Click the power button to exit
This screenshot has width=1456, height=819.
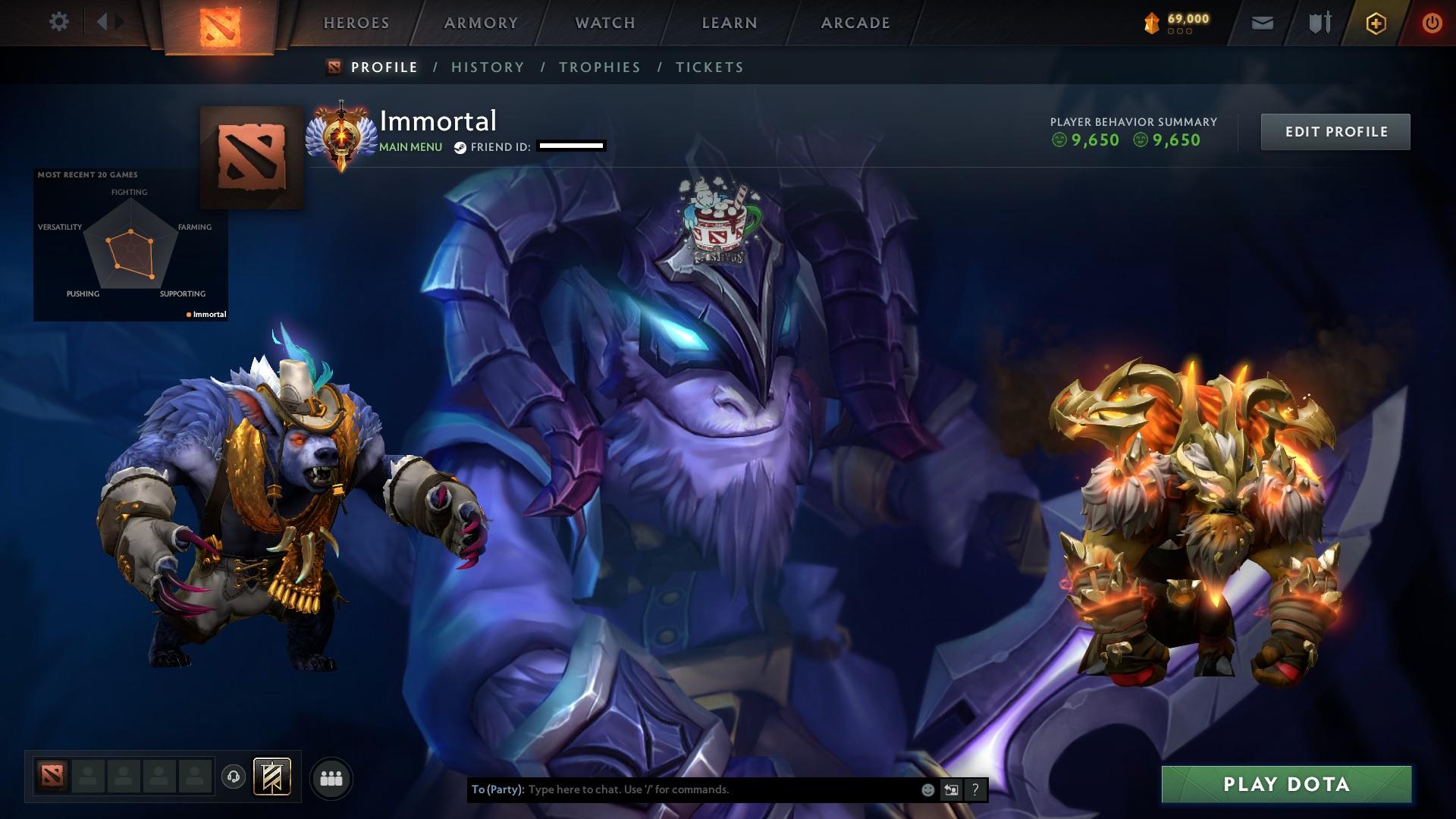[x=1431, y=23]
